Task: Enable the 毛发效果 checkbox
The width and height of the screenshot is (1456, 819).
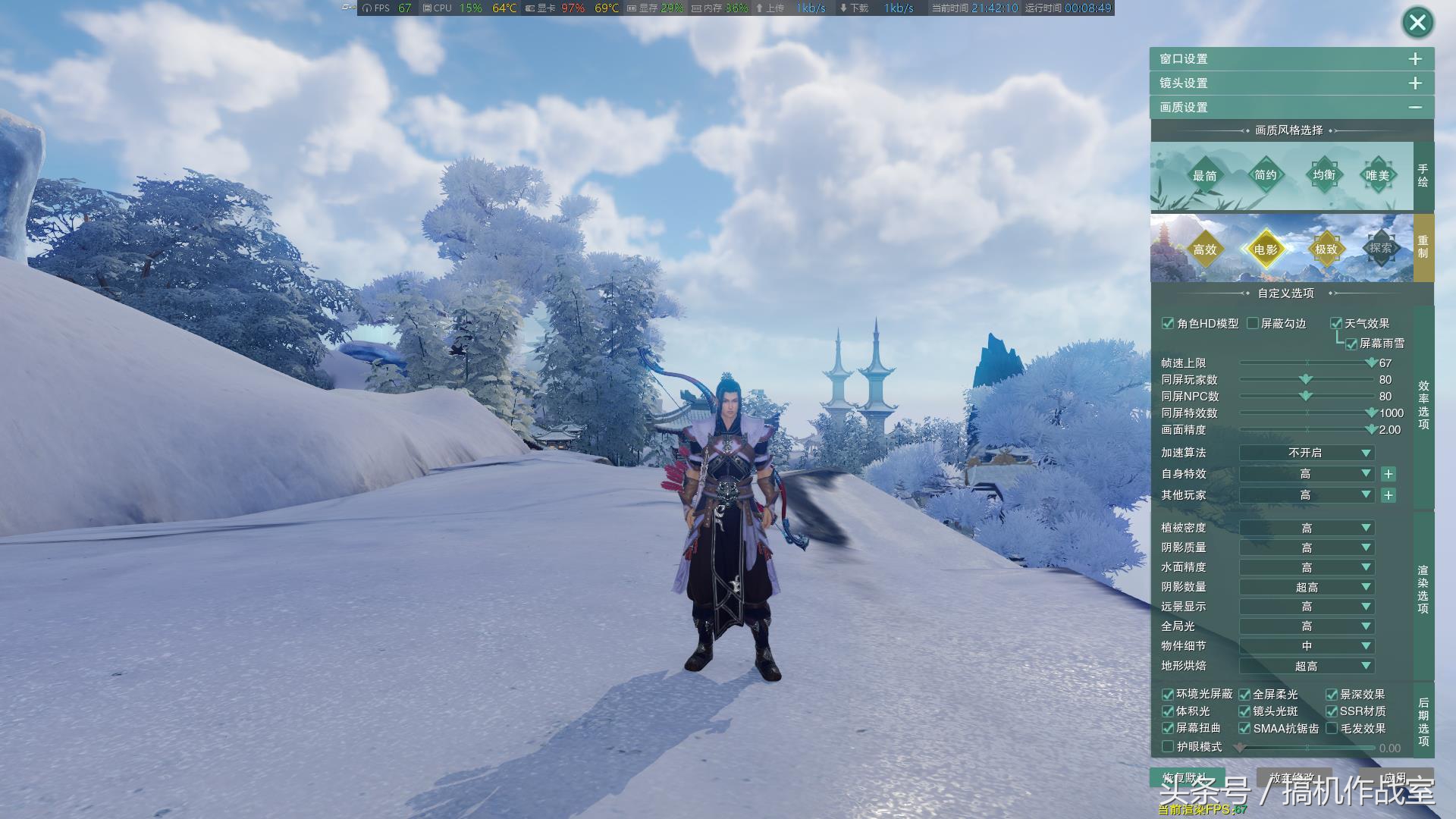Action: [x=1332, y=729]
